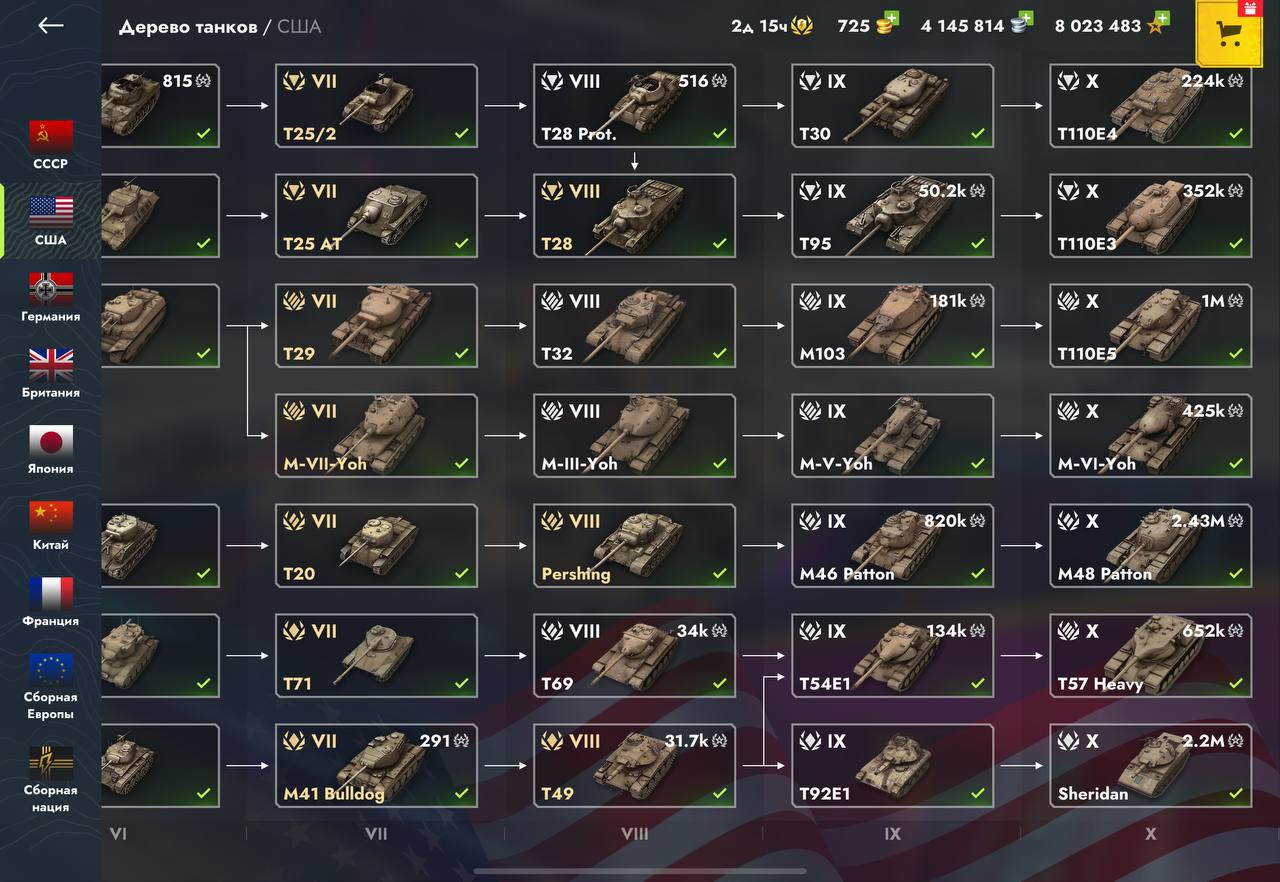Go back using the arrow button
Screen dimensions: 1280x882
(x=50, y=26)
